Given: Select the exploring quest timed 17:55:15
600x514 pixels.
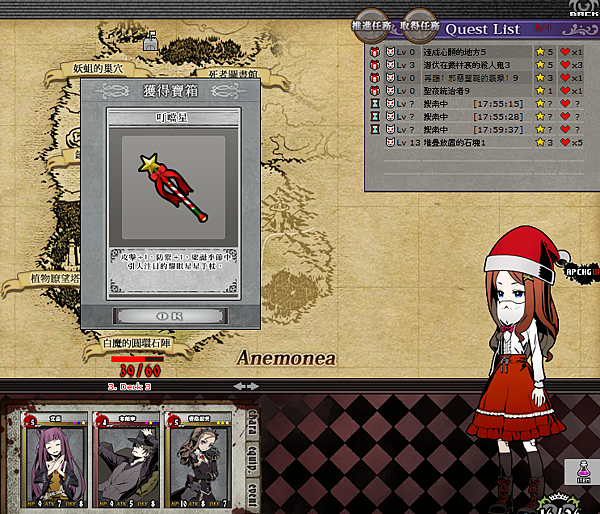Looking at the screenshot, I should click(468, 104).
